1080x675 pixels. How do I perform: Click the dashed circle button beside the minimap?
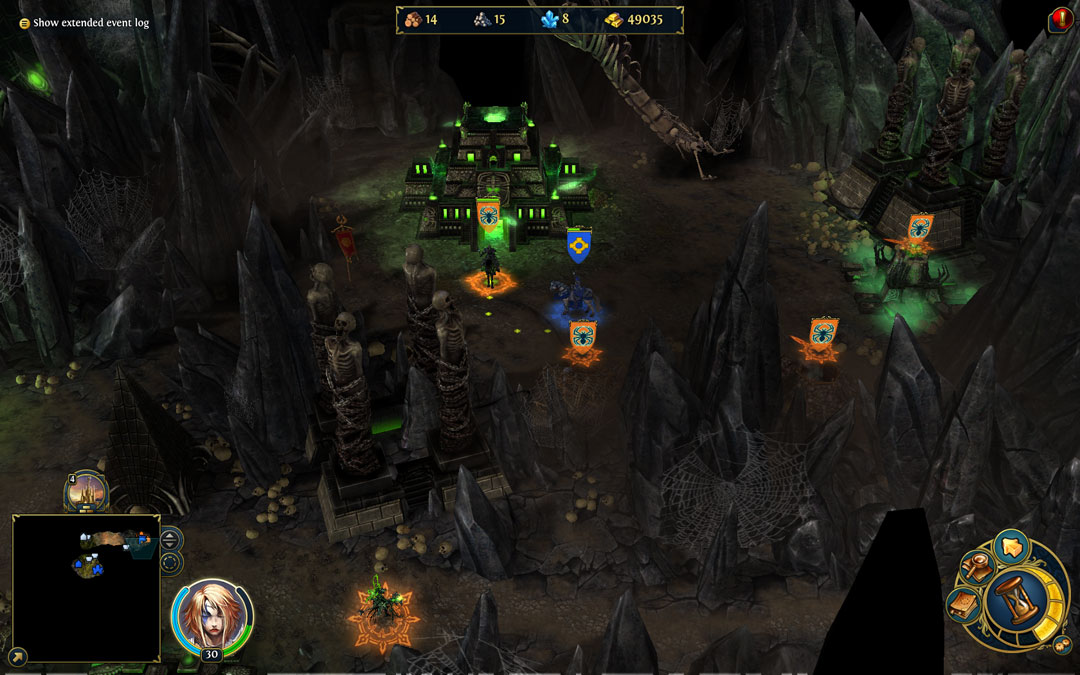point(171,562)
